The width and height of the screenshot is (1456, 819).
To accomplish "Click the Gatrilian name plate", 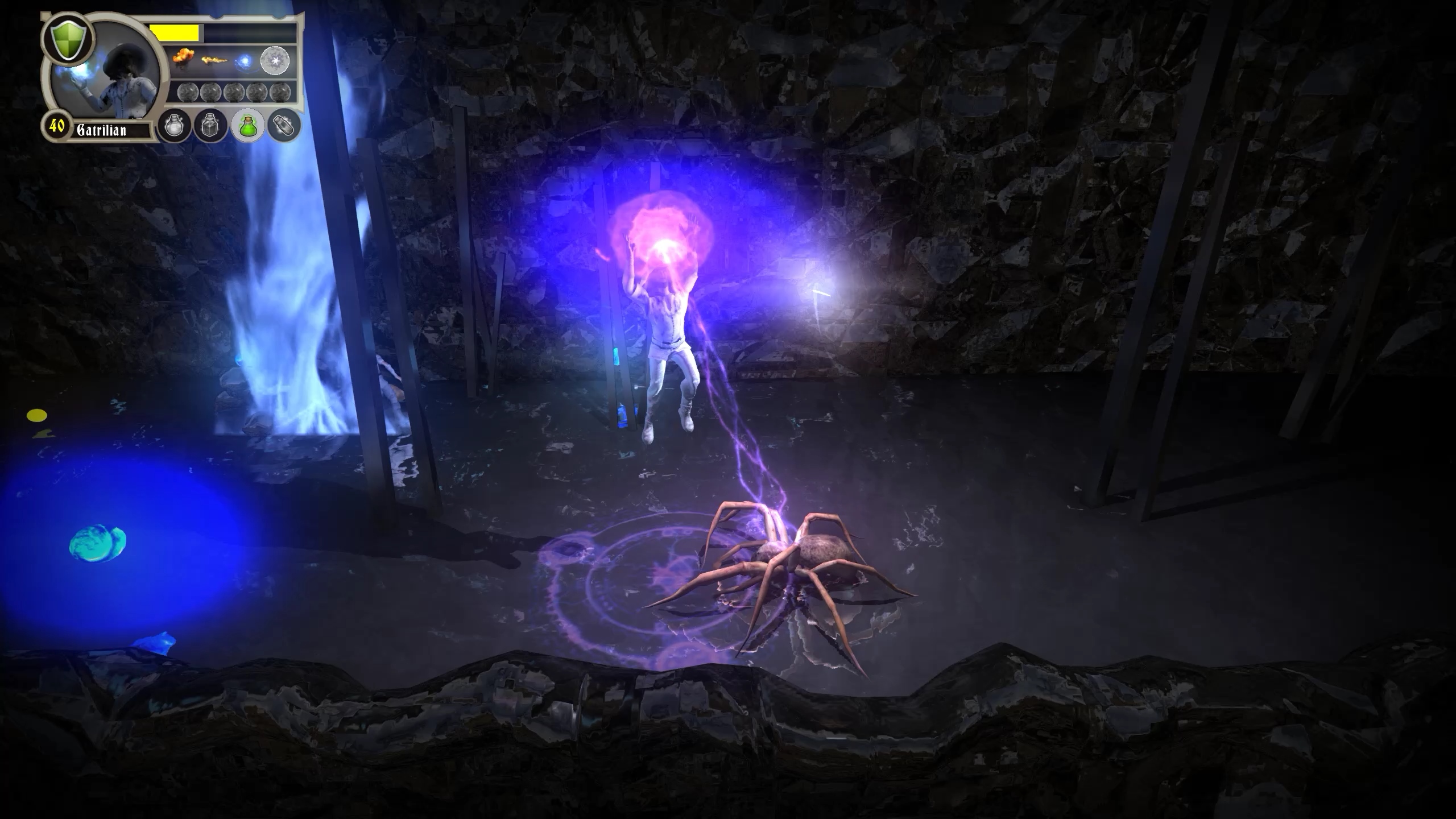I will coord(105,130).
